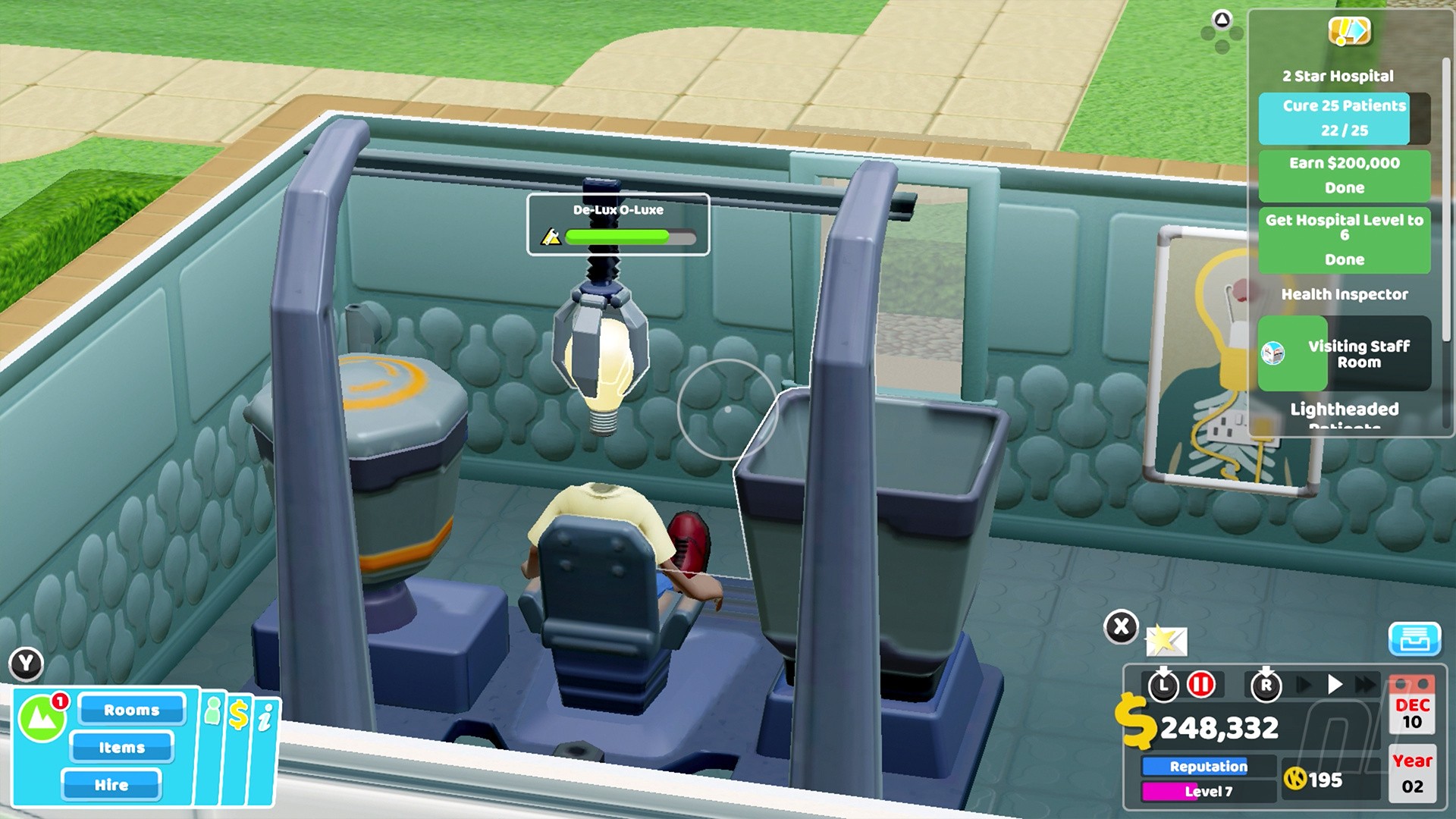Open the hospital info 'i' panel
Screen dimensions: 1456x819
[x=265, y=717]
